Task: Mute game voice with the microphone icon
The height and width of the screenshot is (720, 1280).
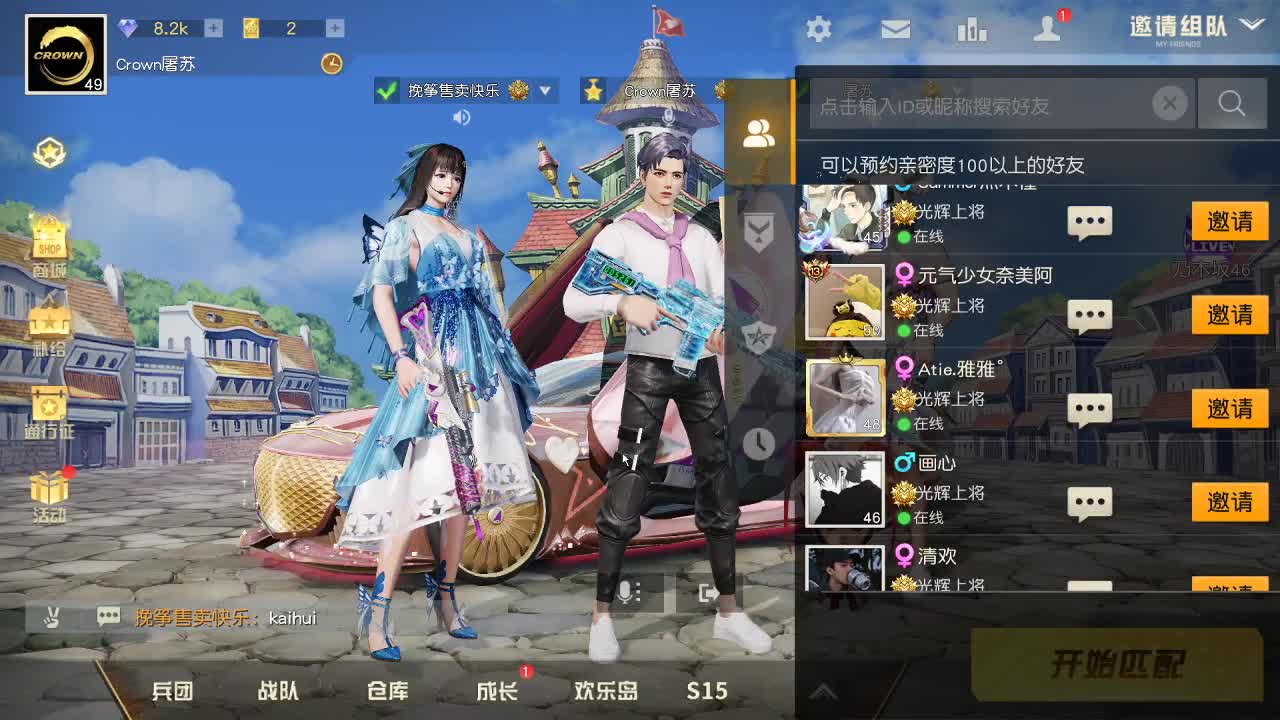Action: (x=625, y=593)
